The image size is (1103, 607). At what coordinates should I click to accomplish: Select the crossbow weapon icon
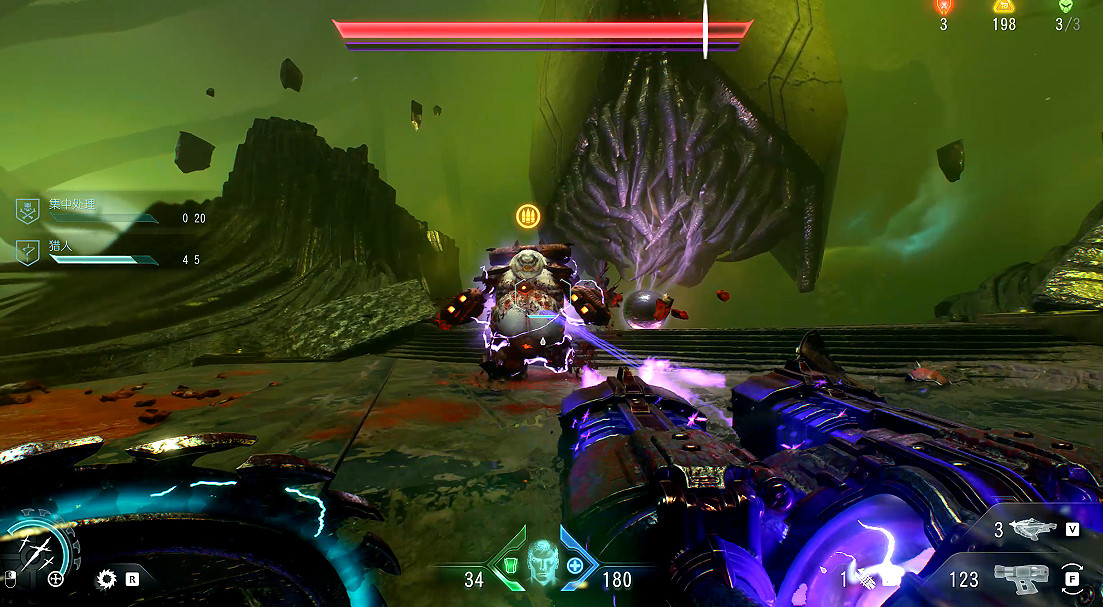(x=1033, y=530)
